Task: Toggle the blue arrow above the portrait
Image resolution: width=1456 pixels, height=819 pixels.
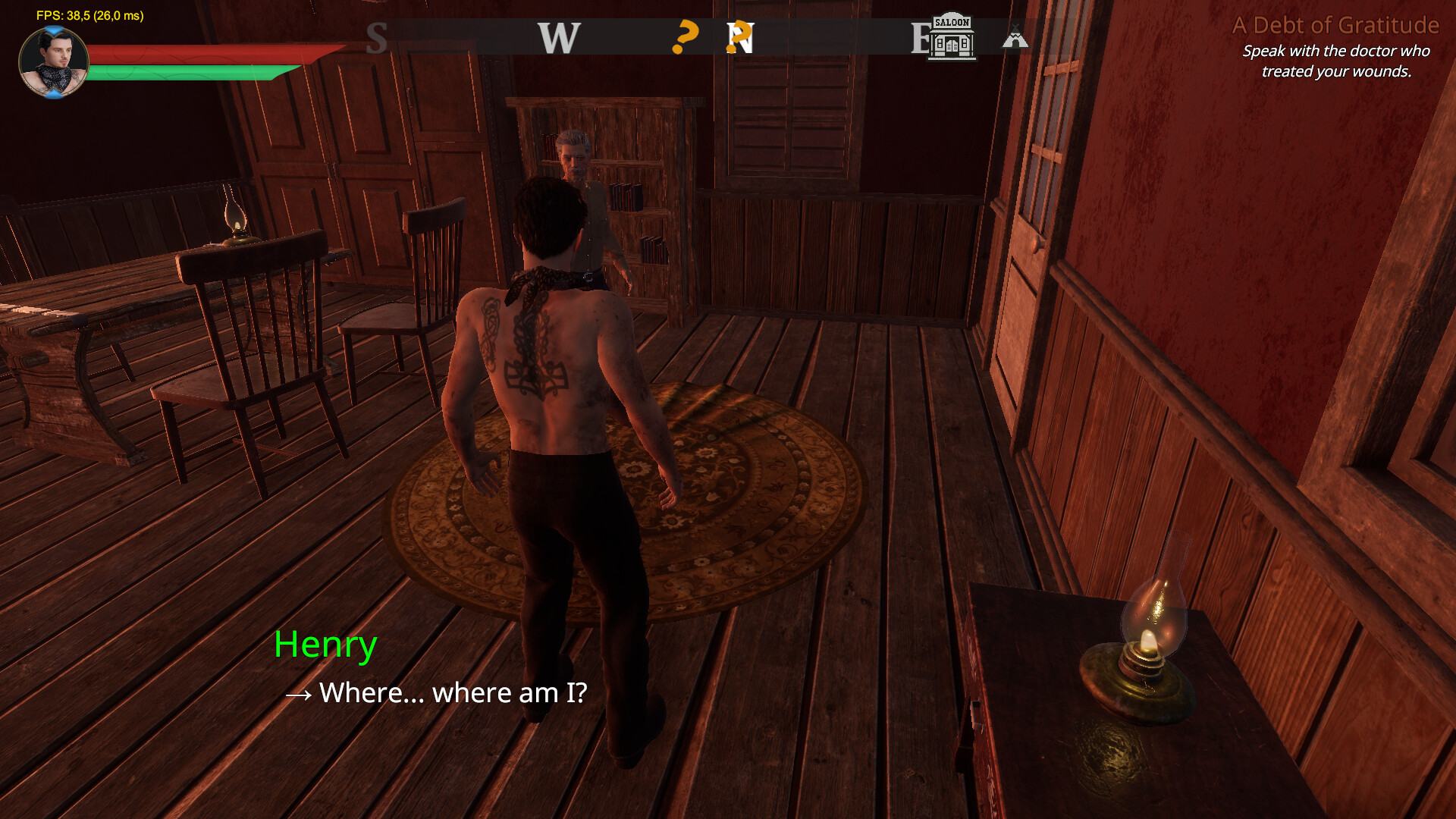Action: (52, 29)
